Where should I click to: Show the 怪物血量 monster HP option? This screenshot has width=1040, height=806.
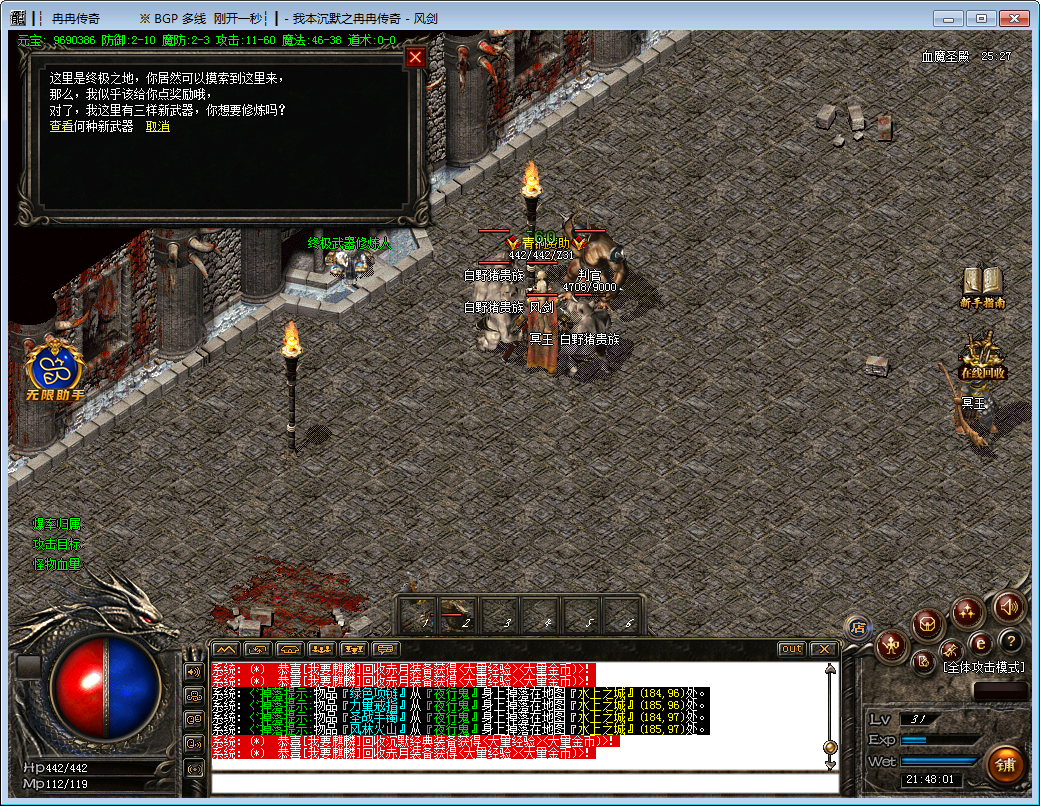(x=57, y=564)
